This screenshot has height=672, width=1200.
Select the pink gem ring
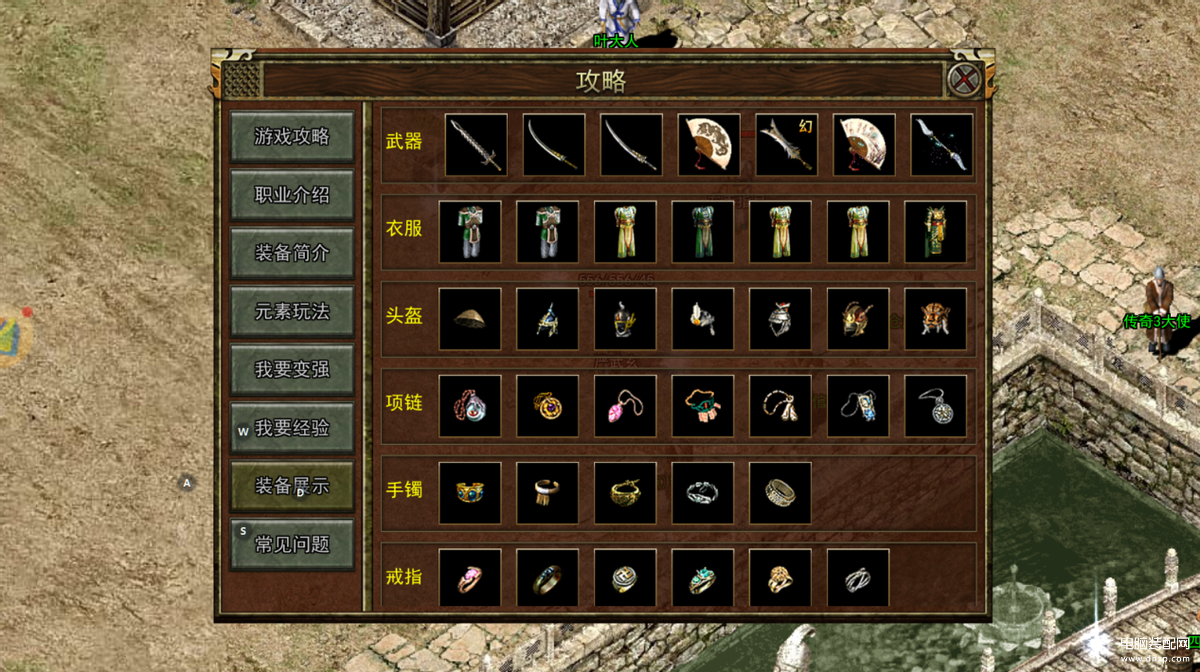(x=470, y=578)
